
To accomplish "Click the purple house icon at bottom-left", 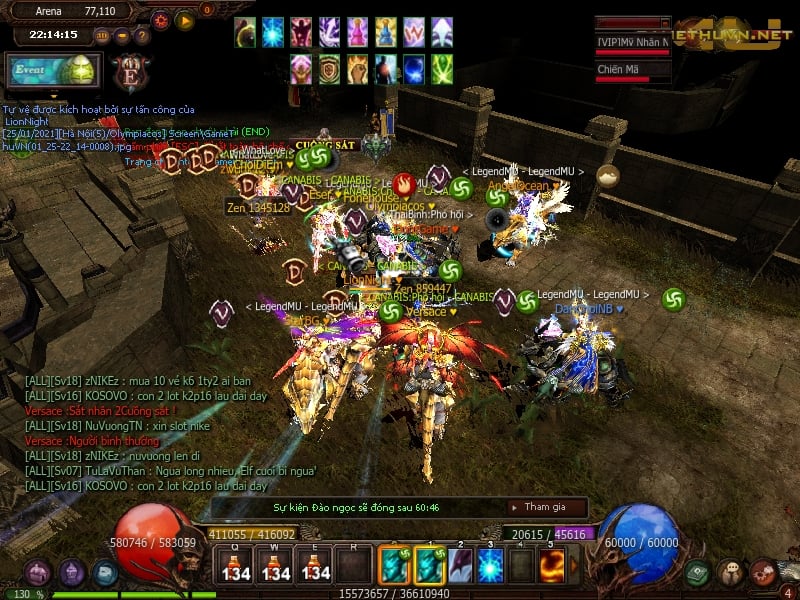I will point(38,573).
